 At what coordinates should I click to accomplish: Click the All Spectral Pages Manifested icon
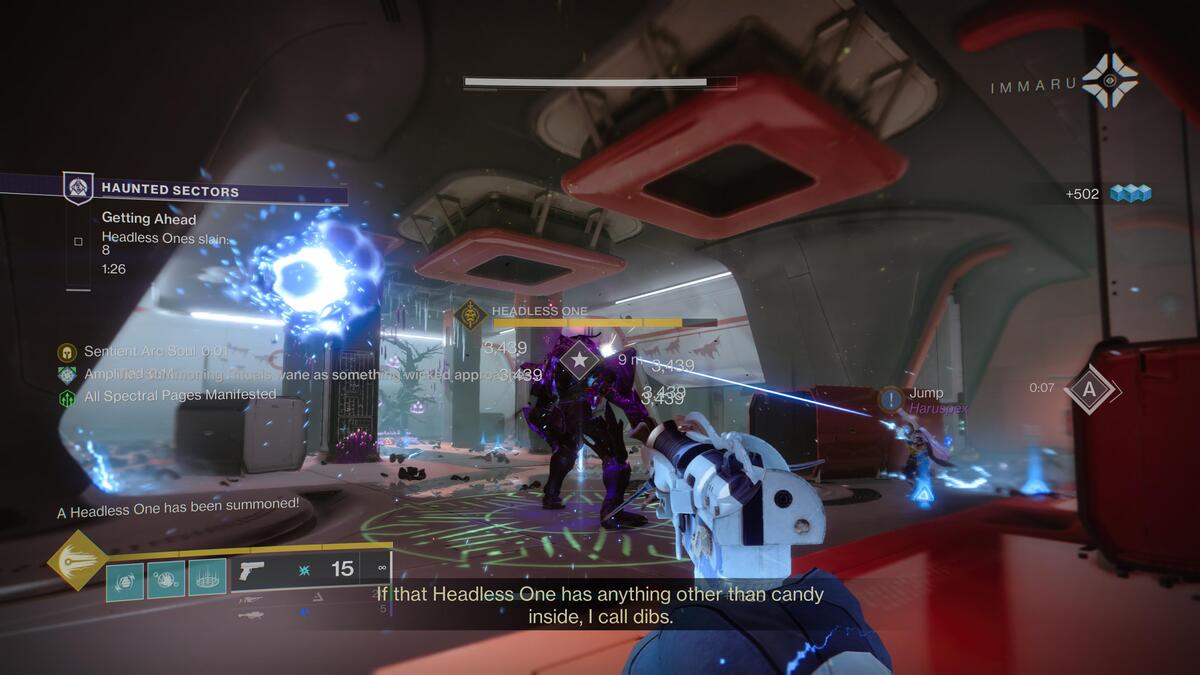(x=67, y=397)
